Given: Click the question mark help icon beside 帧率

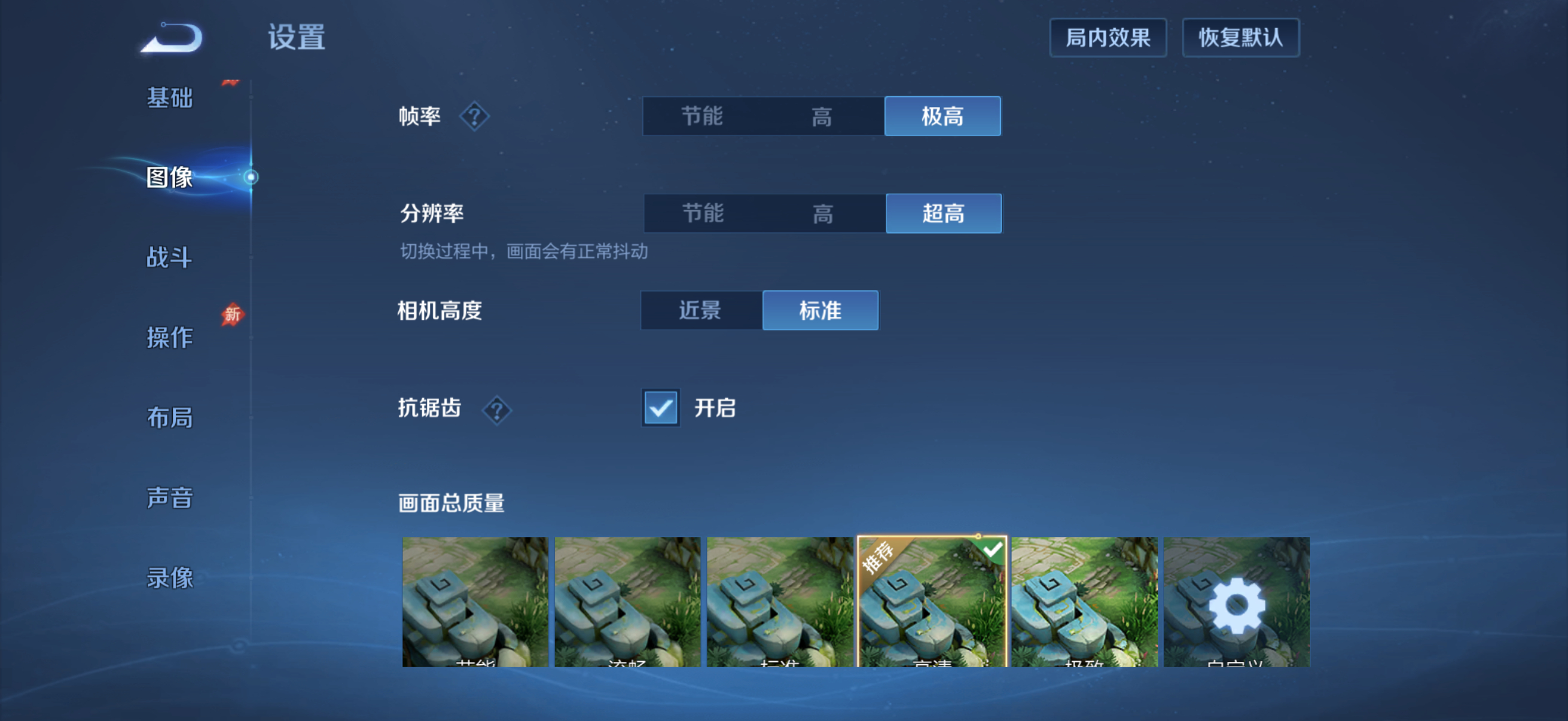Looking at the screenshot, I should point(474,116).
